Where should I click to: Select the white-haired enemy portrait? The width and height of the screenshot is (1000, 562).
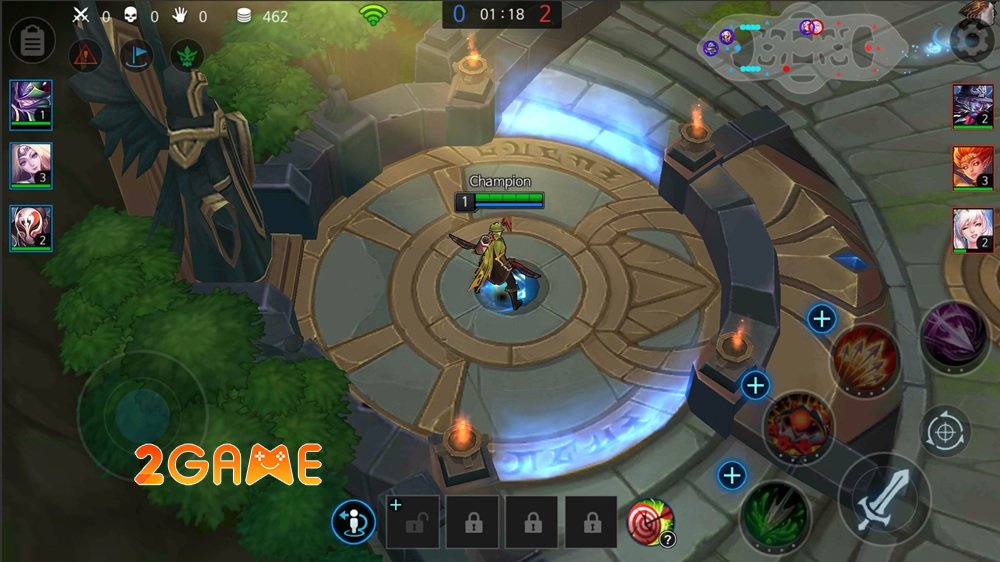point(972,230)
